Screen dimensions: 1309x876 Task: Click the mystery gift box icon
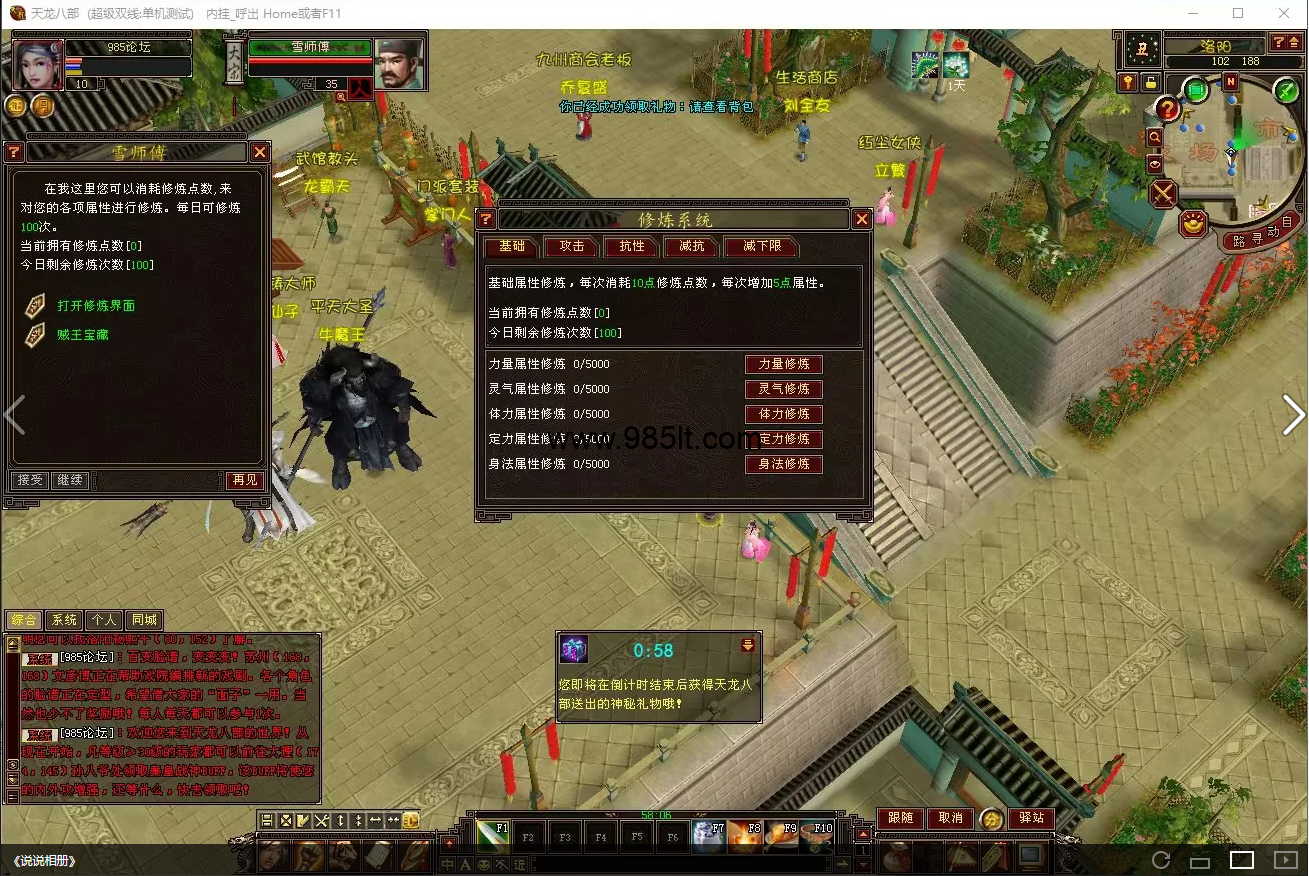[574, 650]
